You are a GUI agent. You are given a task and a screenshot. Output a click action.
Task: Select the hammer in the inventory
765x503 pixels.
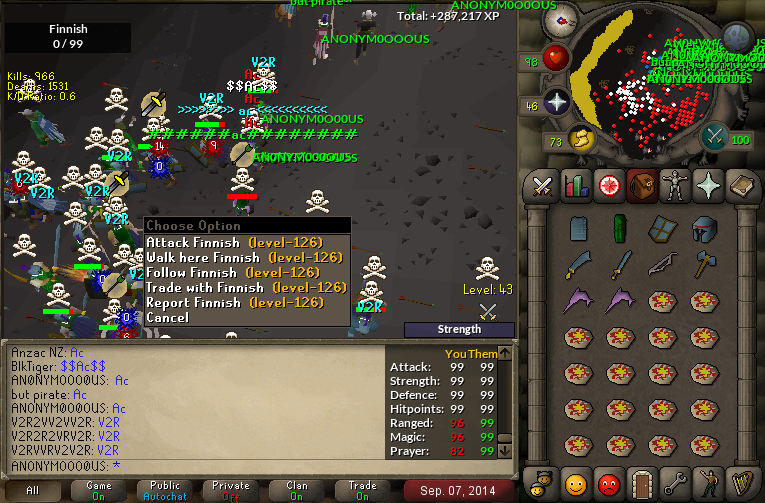(x=705, y=264)
